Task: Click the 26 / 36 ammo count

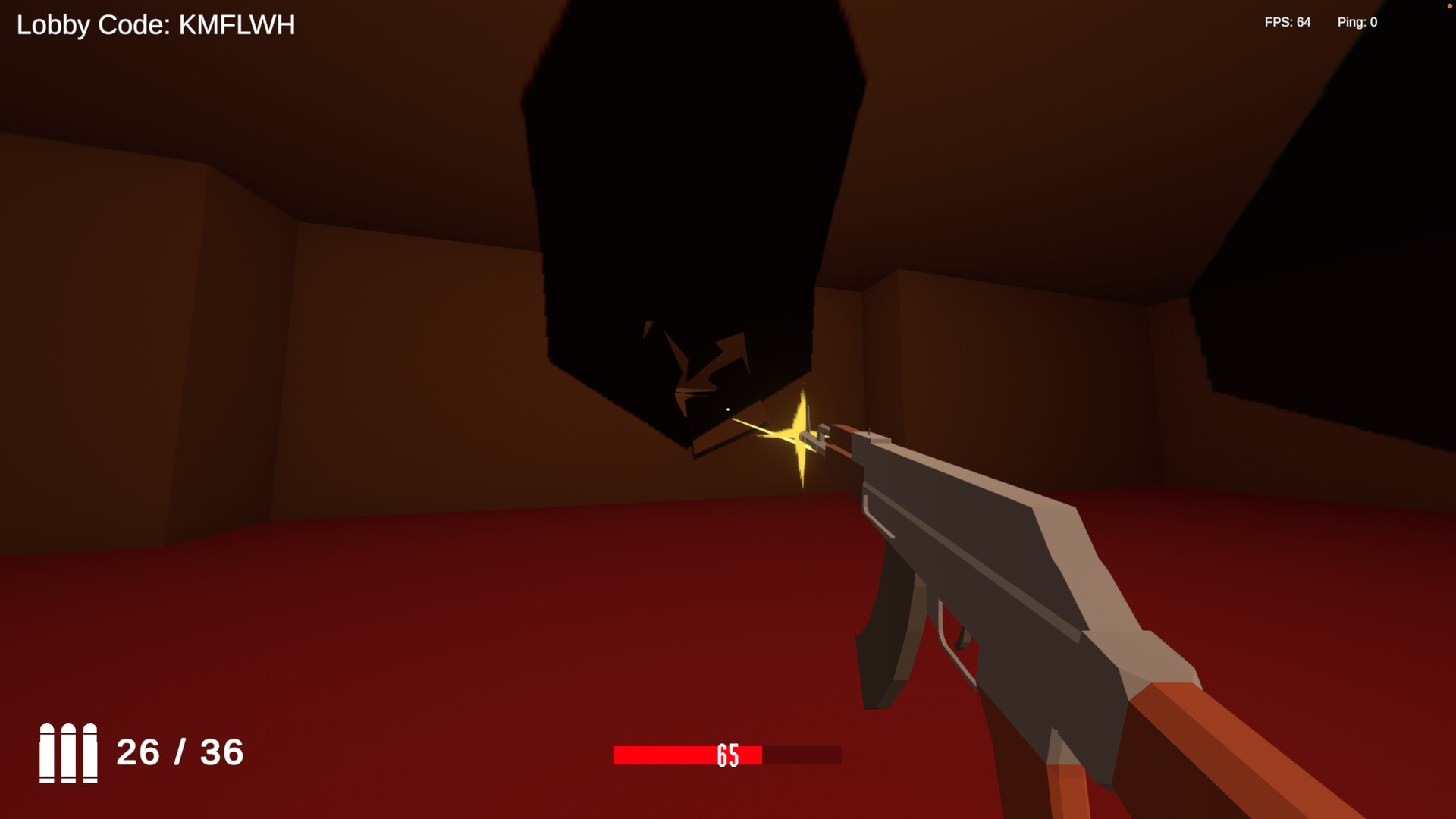Action: tap(180, 753)
